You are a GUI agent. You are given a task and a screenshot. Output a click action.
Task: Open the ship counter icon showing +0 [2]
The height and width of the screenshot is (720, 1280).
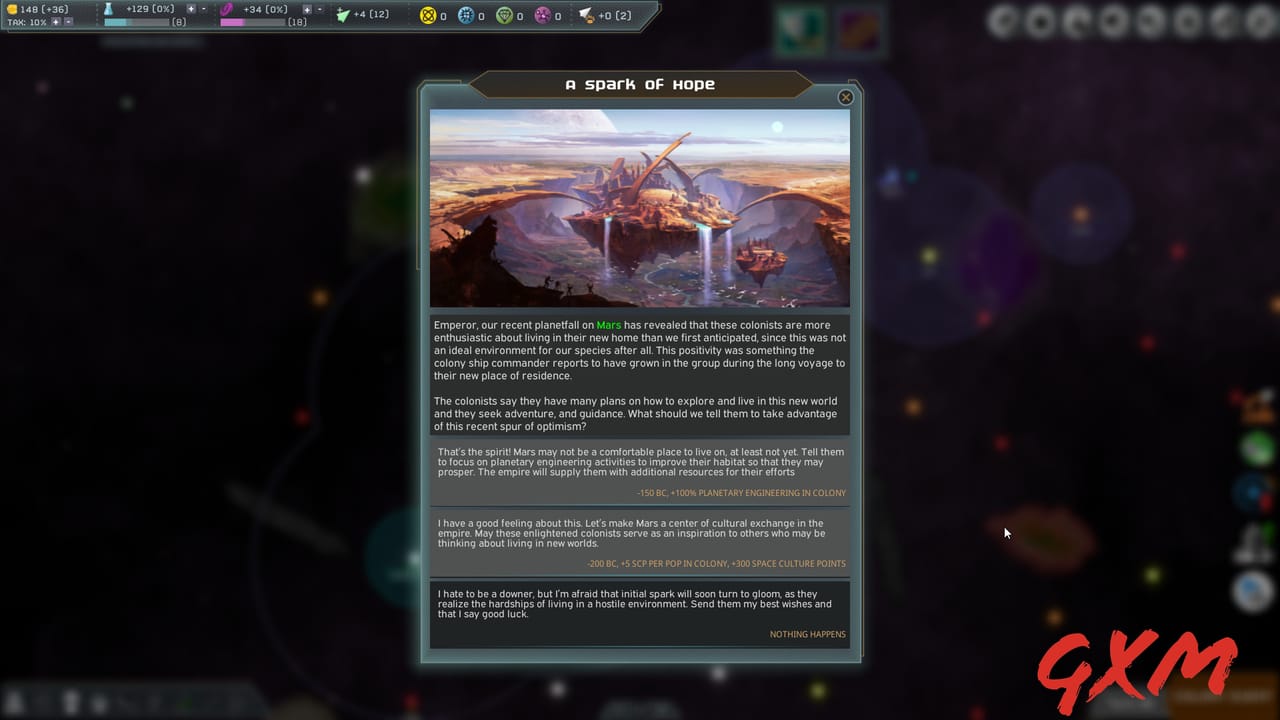click(x=586, y=15)
